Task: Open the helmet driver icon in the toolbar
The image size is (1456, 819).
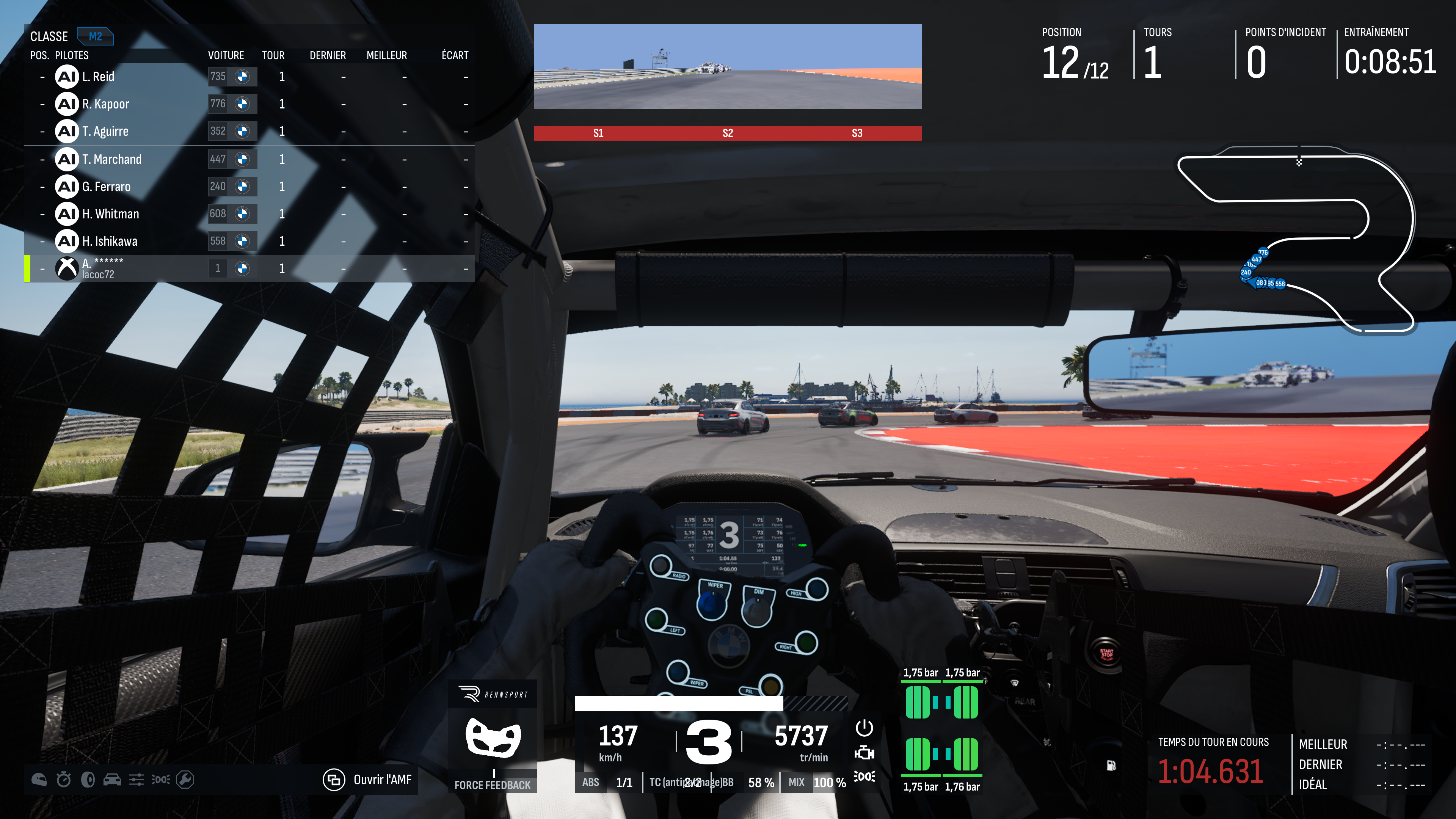Action: click(x=39, y=780)
